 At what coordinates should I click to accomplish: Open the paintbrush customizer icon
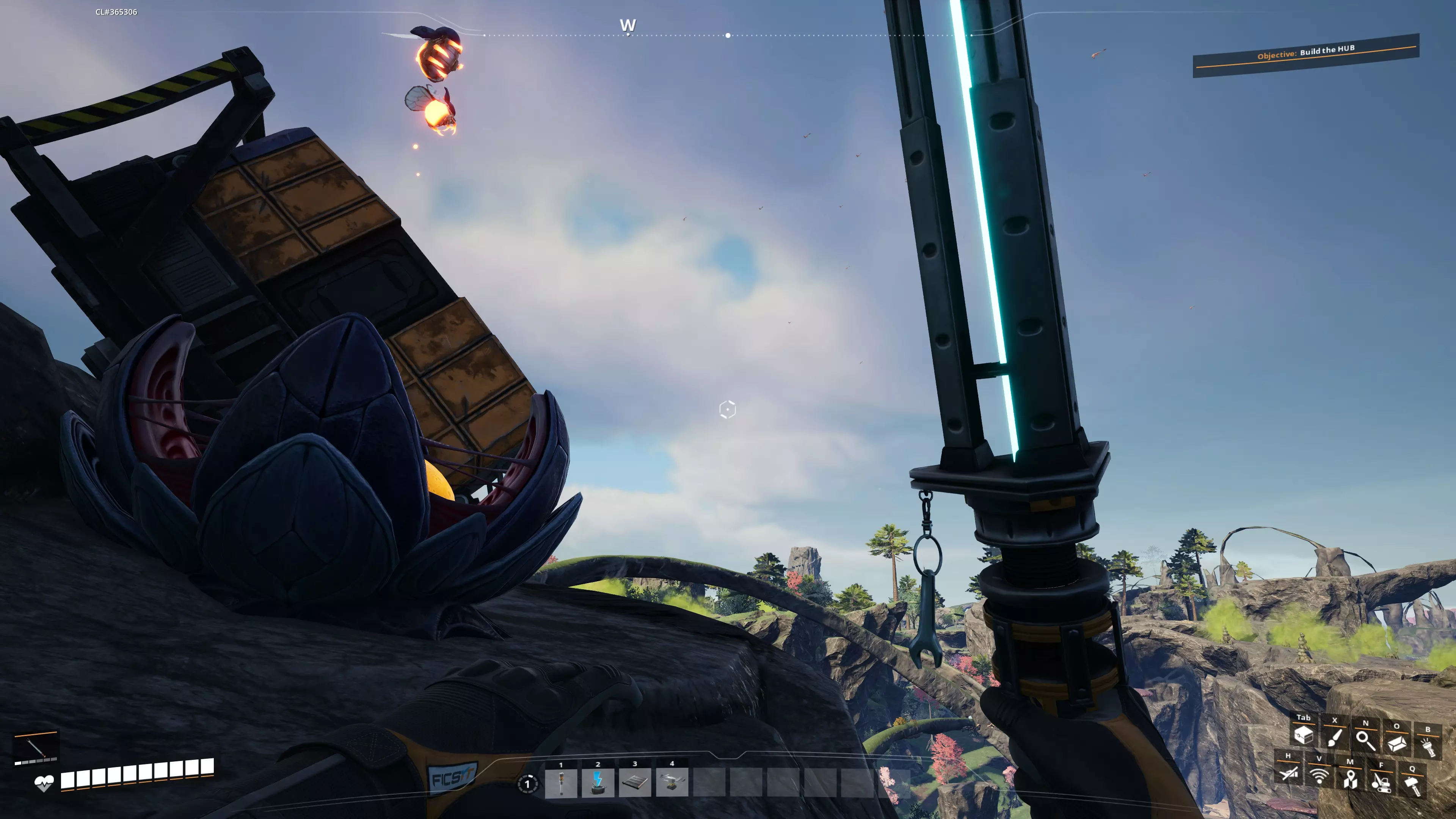click(1335, 737)
